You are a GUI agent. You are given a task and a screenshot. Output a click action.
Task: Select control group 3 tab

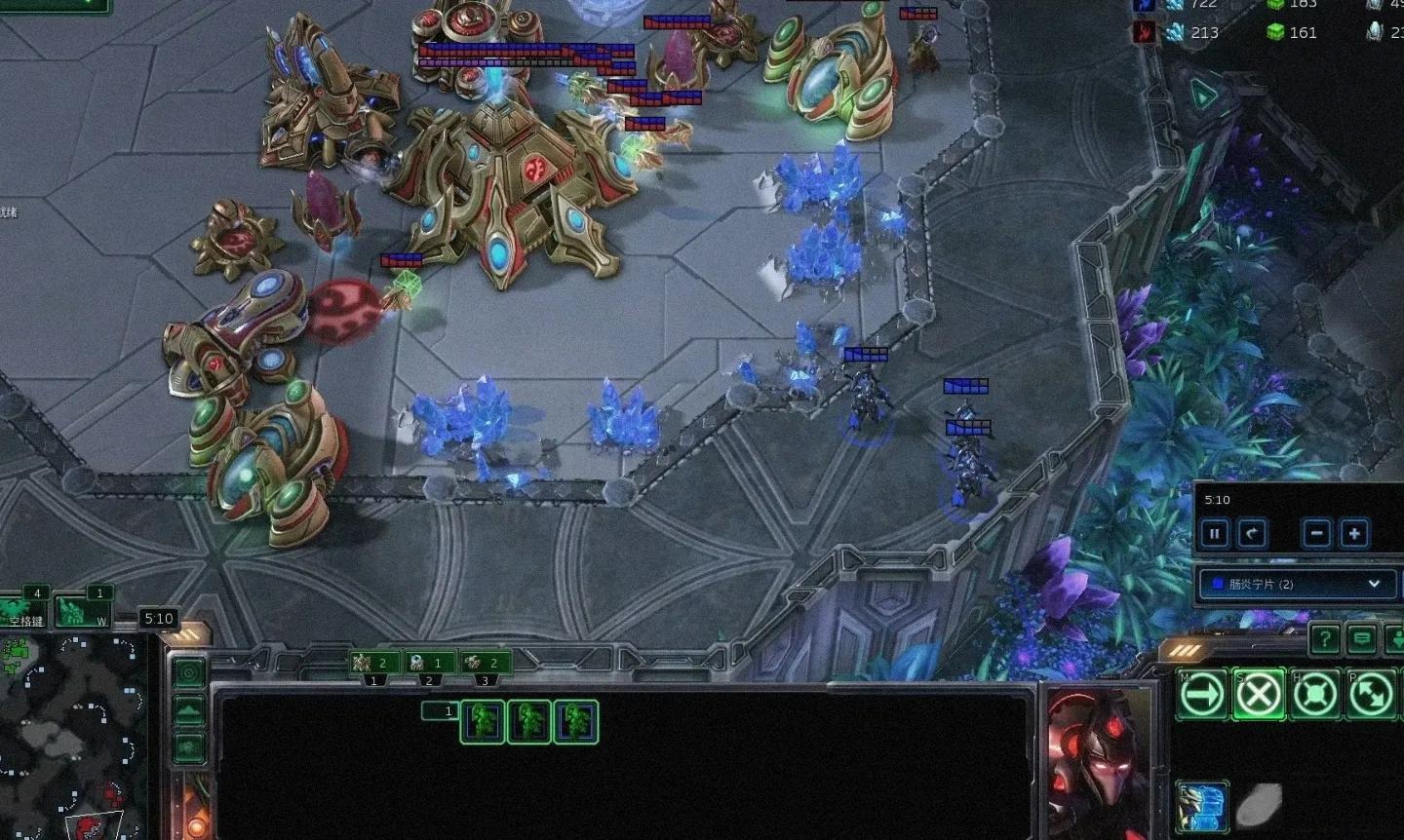[x=486, y=664]
